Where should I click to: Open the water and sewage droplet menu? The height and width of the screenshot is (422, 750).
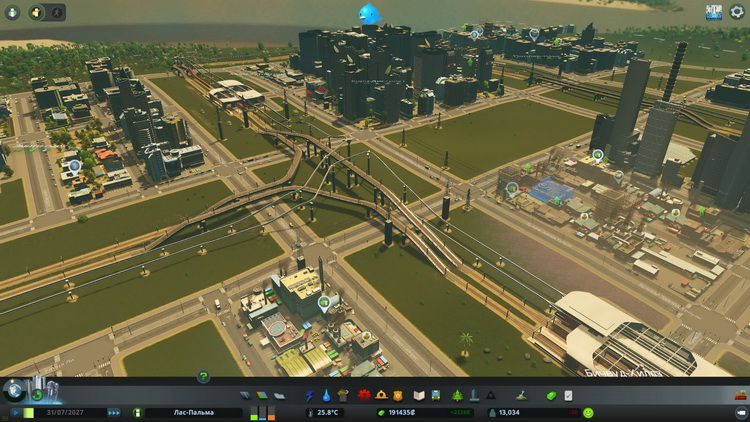pos(326,396)
